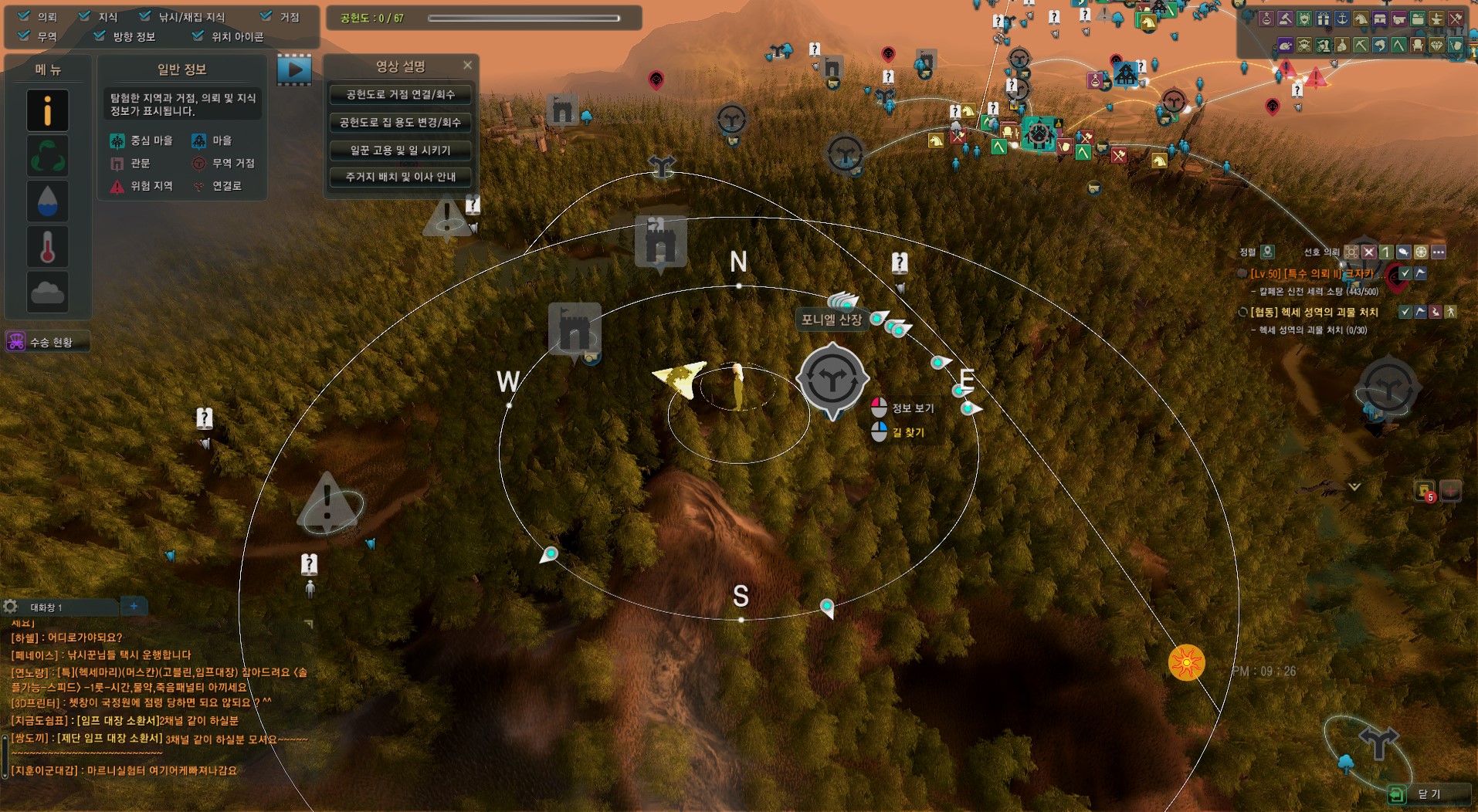The image size is (1478, 812).
Task: Open the 공헌도로 거점 연결/회수 video
Action: 400,95
